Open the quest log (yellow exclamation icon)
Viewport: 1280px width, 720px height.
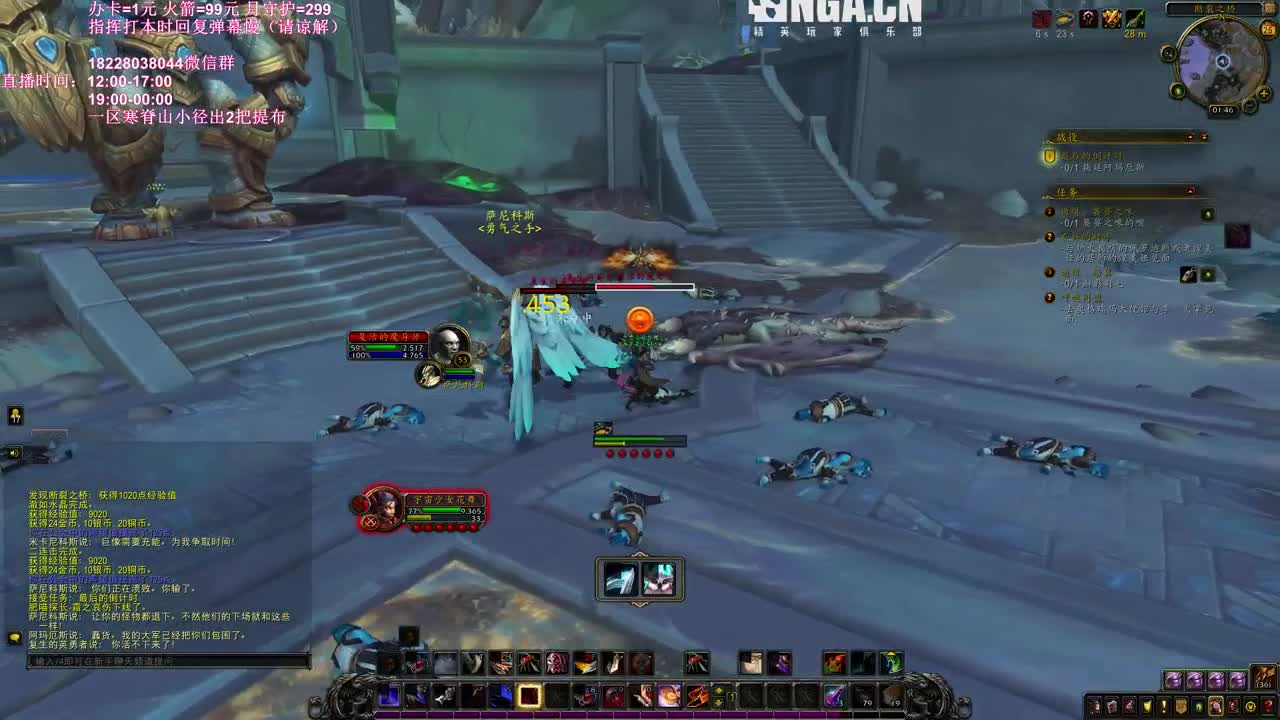[1164, 705]
